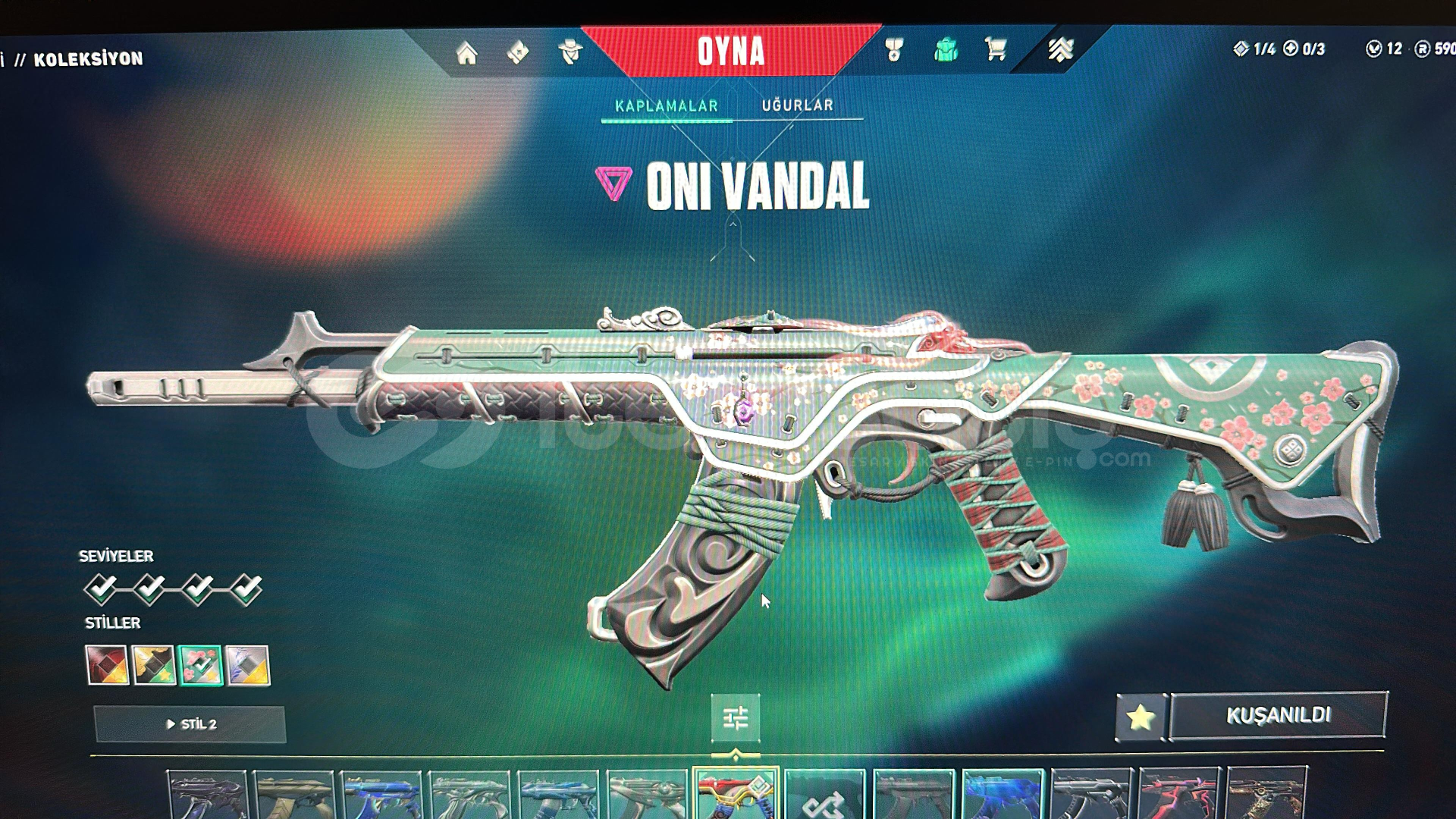The image size is (1456, 819).
Task: Toggle the favorite star button
Action: coord(1141,717)
